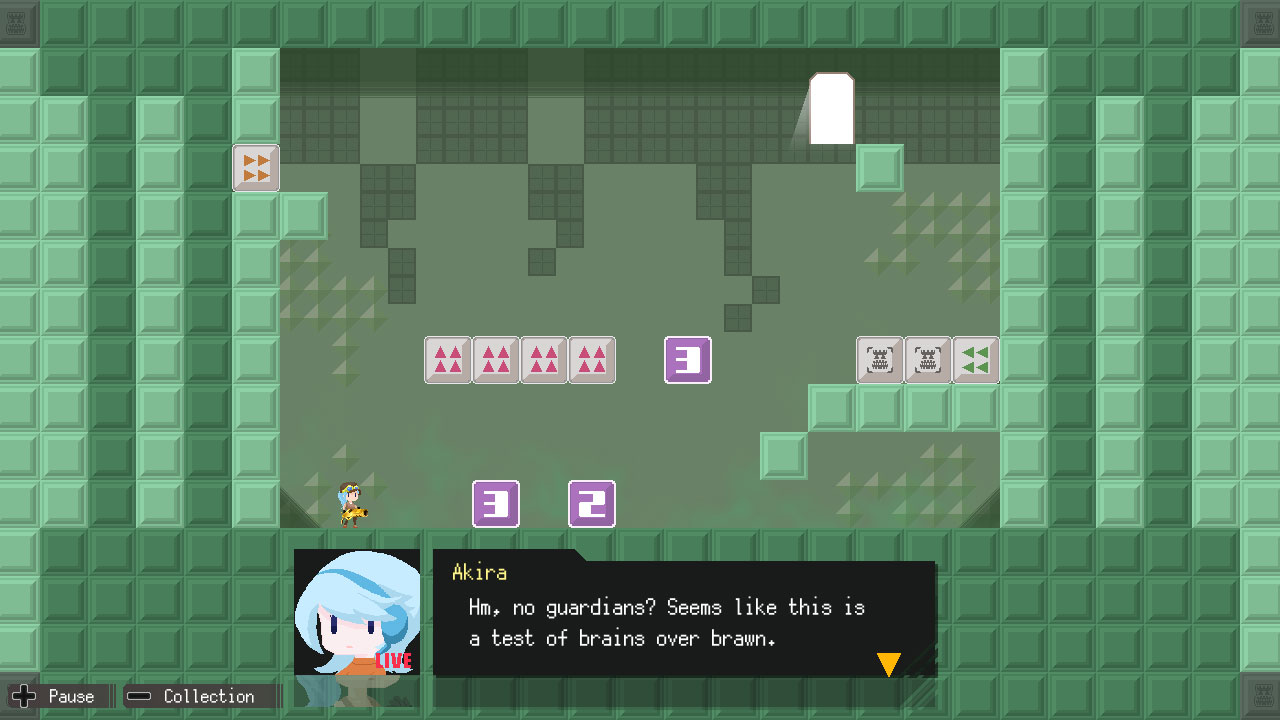Click the rightmost pink up-arrows tile
The image size is (1280, 720).
click(x=591, y=360)
